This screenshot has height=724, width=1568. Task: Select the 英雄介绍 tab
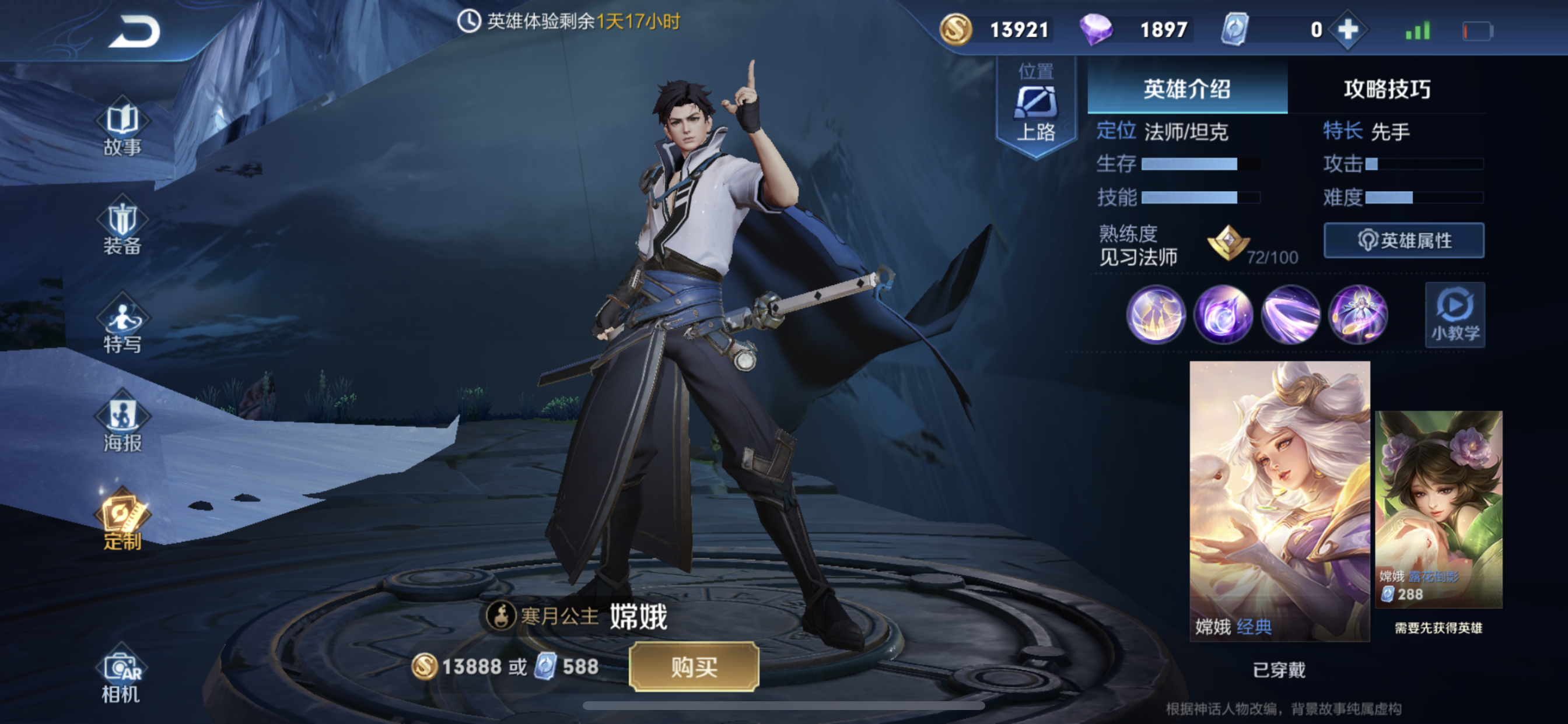tap(1186, 89)
